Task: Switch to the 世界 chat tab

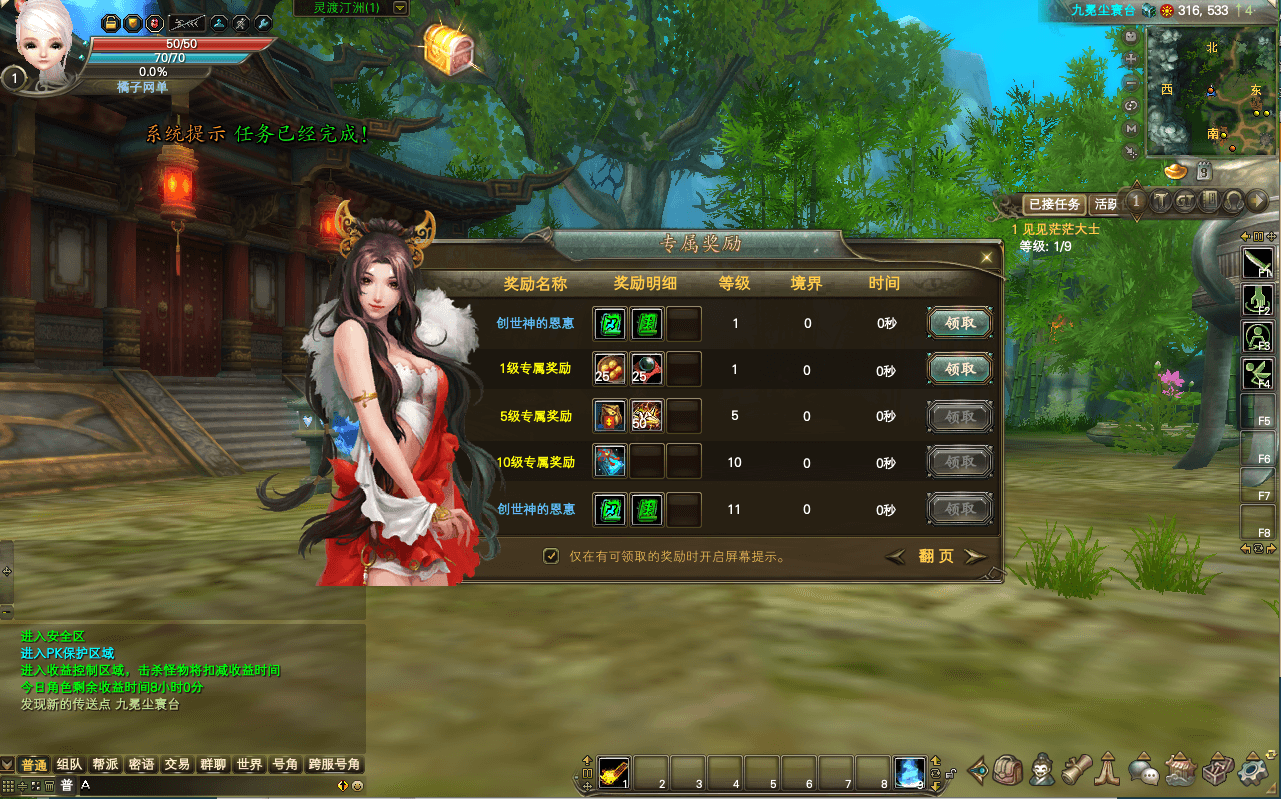Action: click(x=247, y=765)
